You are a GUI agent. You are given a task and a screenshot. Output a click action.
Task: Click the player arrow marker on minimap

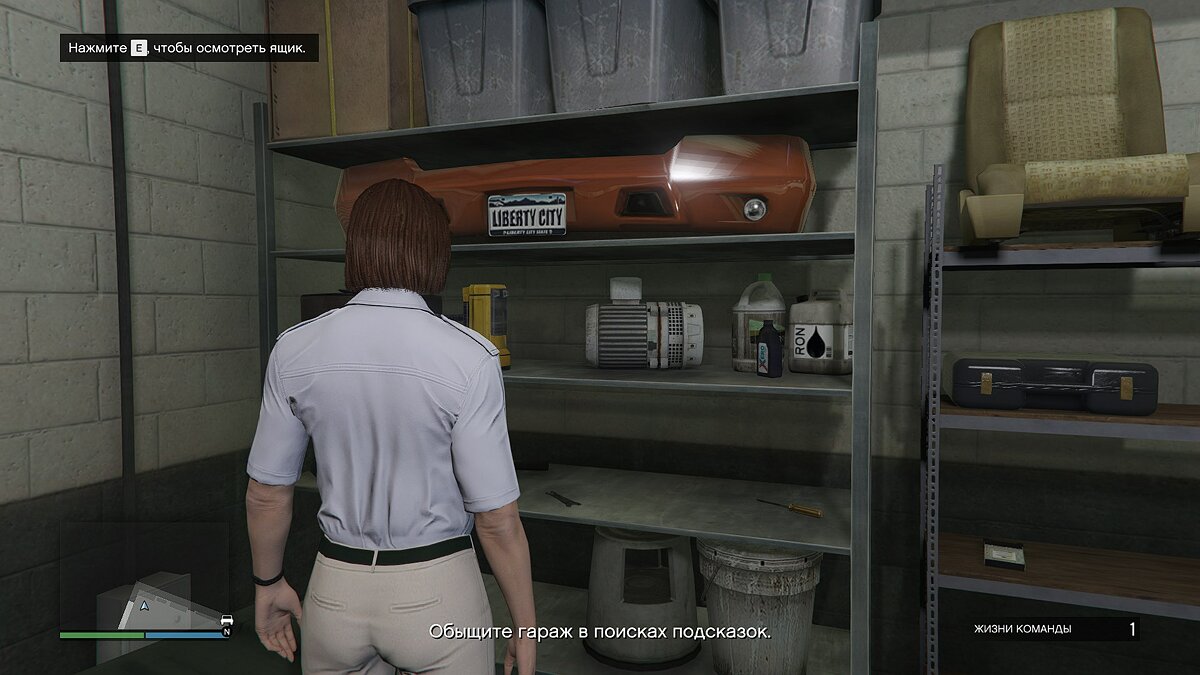coord(146,606)
